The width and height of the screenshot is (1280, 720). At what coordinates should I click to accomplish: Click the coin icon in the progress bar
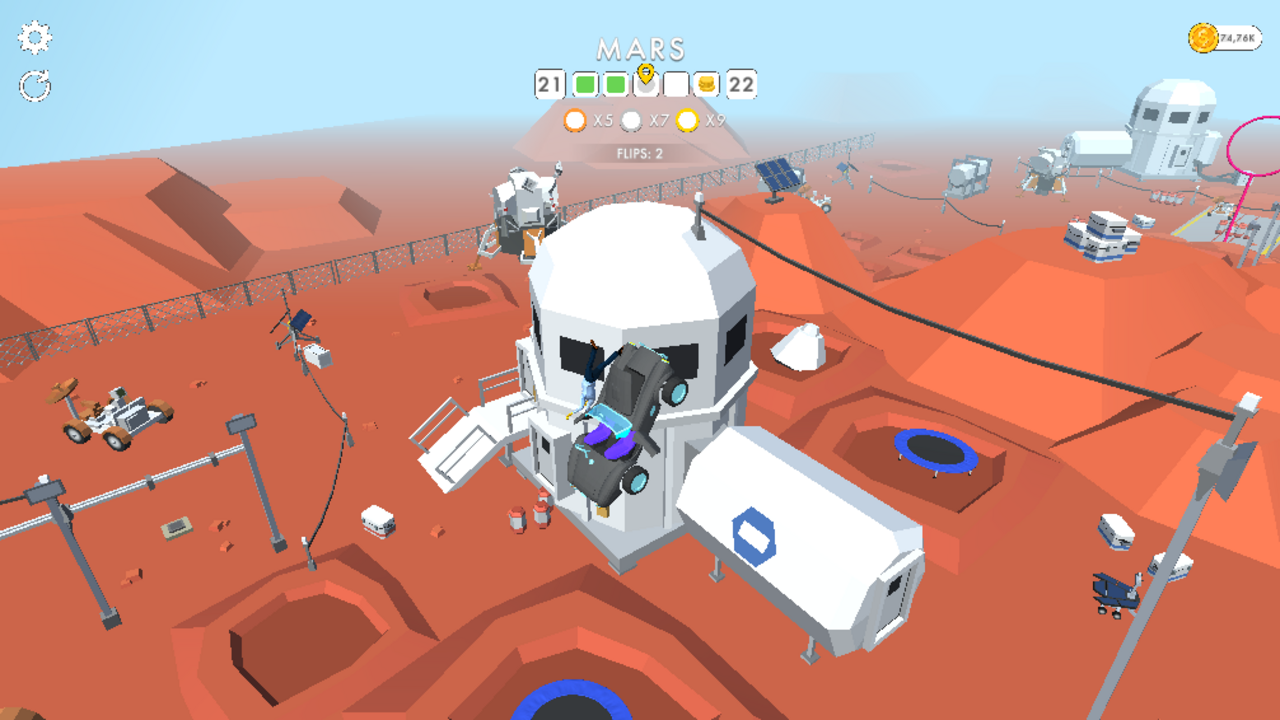pyautogui.click(x=706, y=86)
